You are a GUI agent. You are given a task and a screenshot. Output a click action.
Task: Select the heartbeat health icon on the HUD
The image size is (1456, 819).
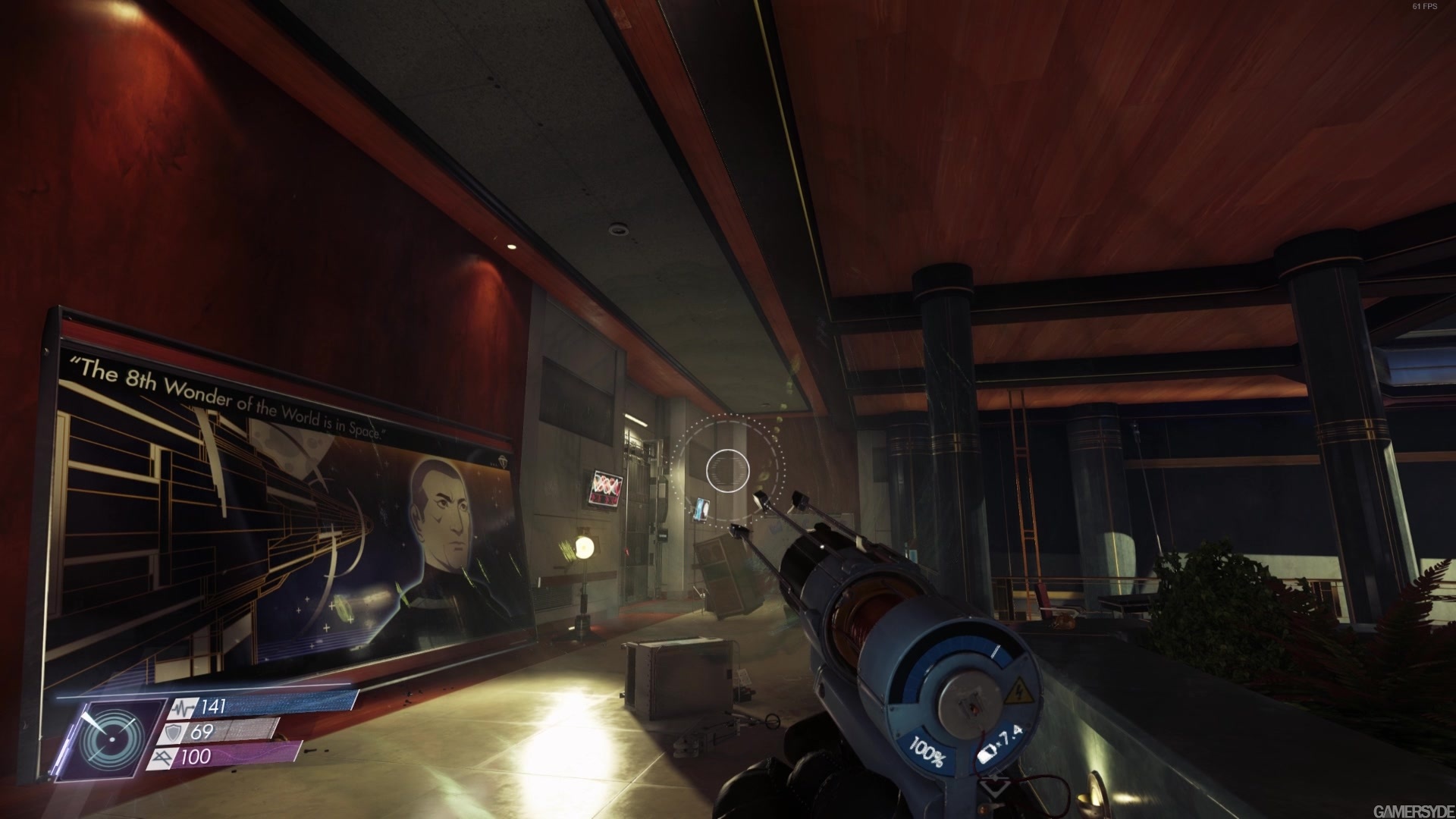(184, 707)
